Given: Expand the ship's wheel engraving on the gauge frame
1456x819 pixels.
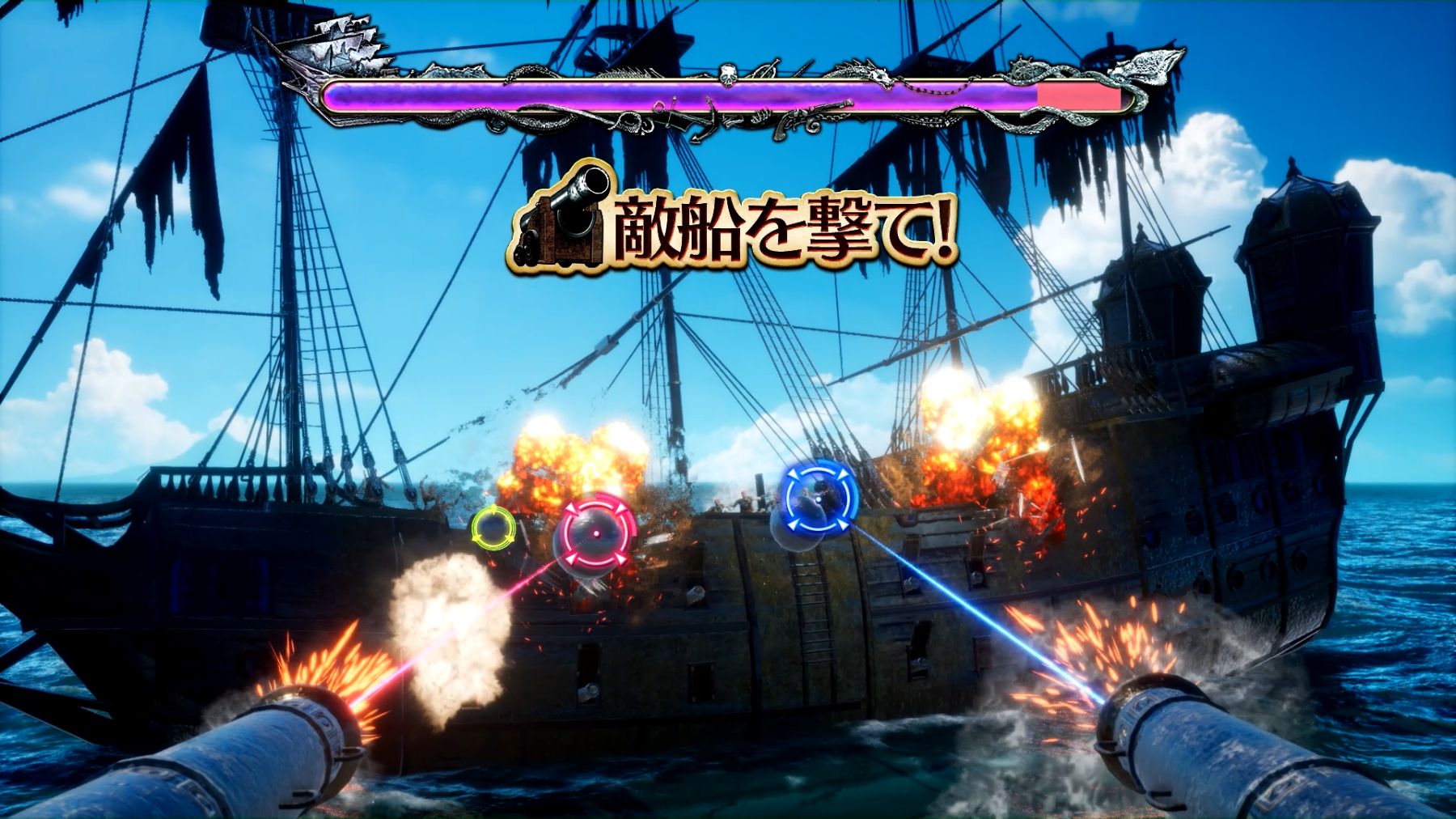Looking at the screenshot, I should point(1020,70).
